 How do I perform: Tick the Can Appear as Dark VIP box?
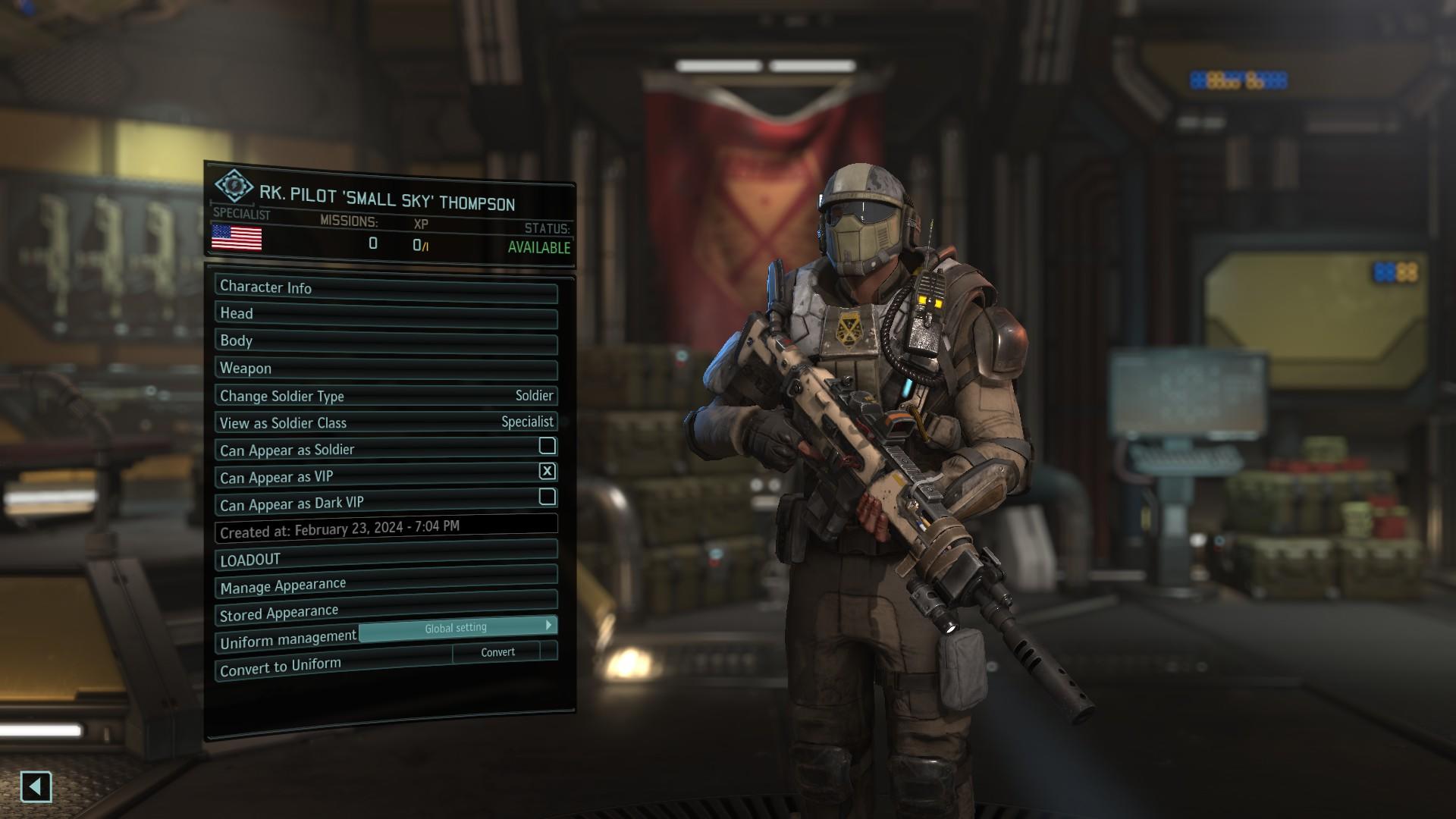(547, 497)
